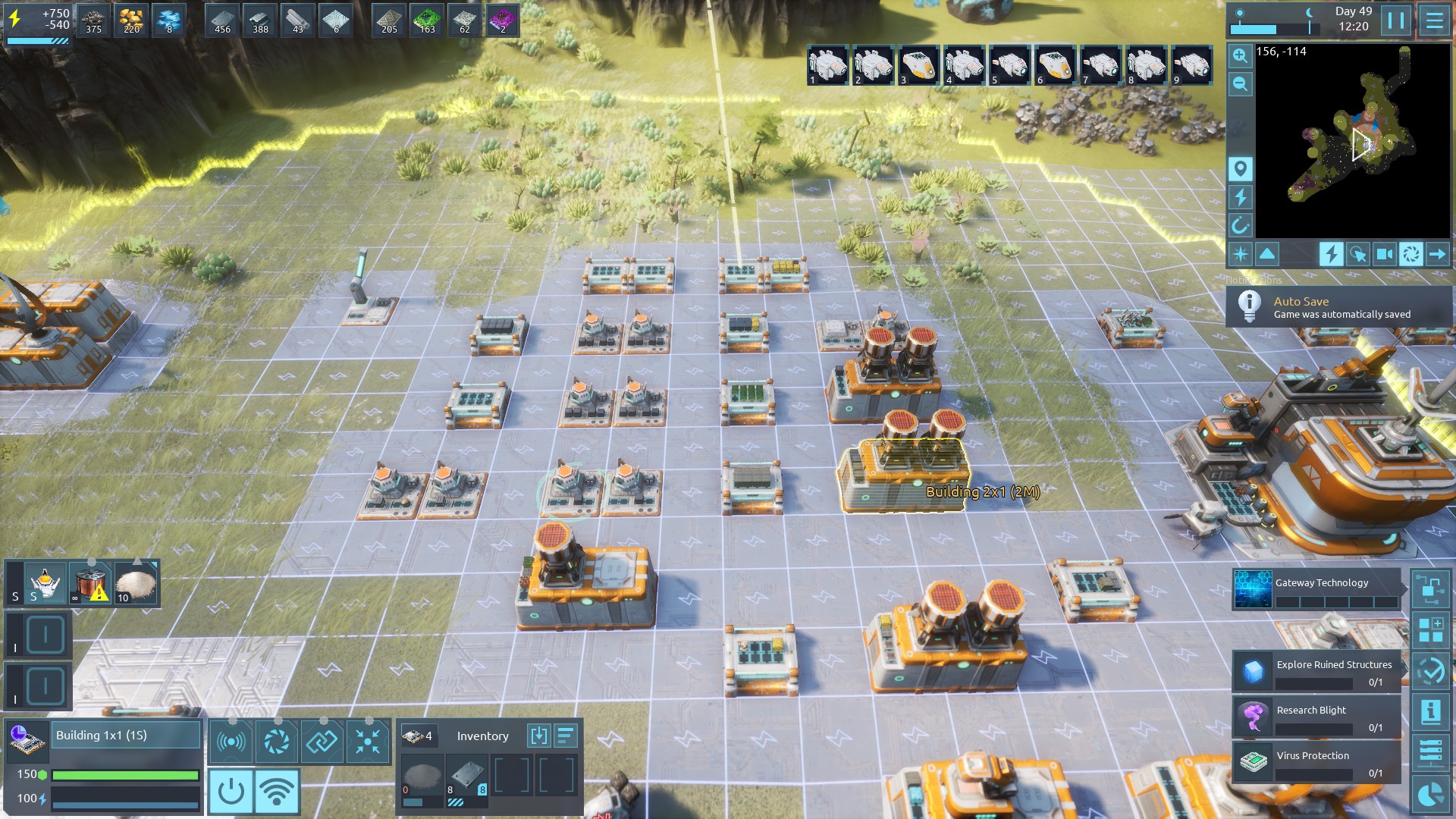Image resolution: width=1456 pixels, height=819 pixels.
Task: Open the Auto Save notification
Action: (x=1338, y=307)
